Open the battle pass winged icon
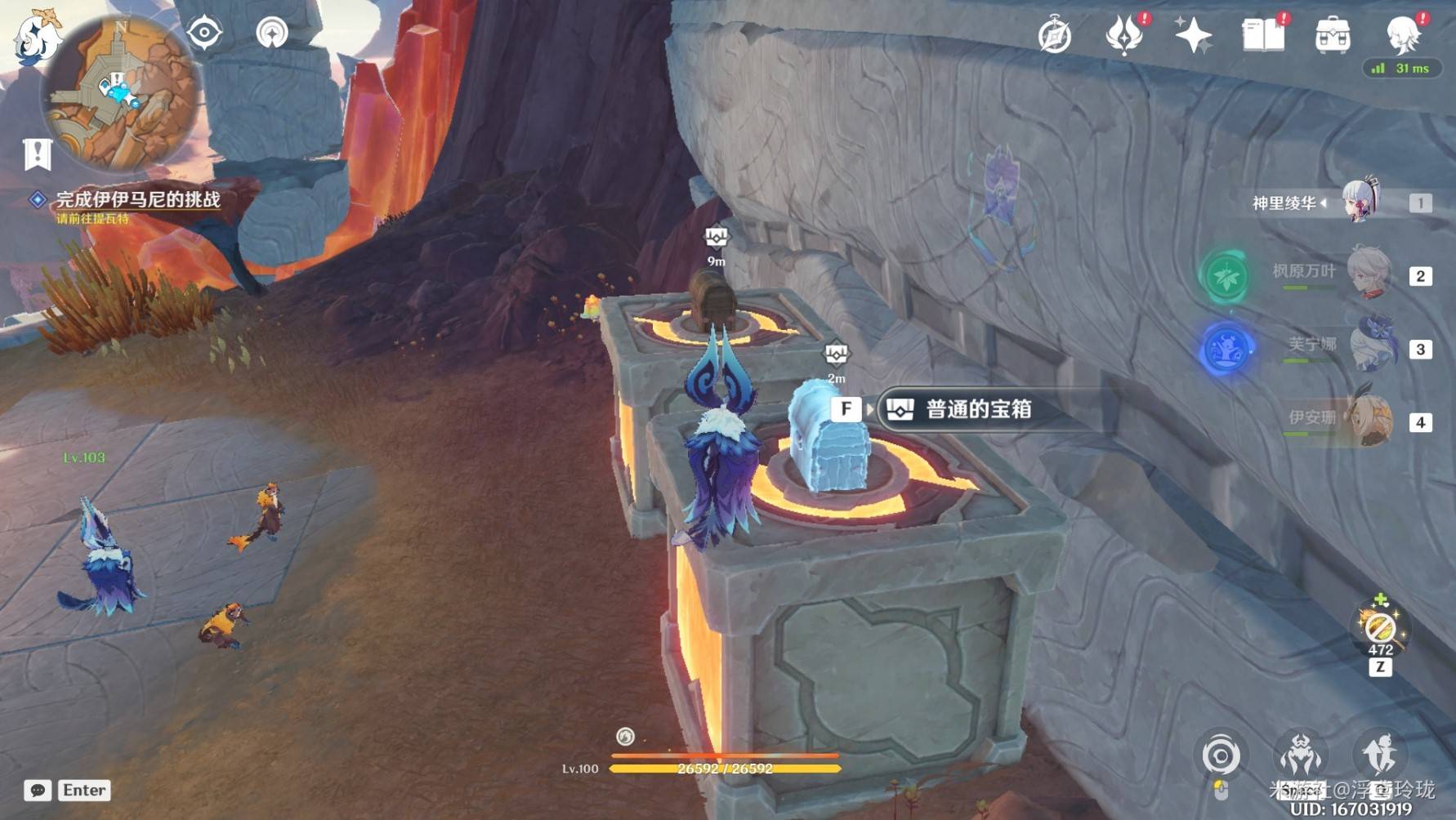Image resolution: width=1456 pixels, height=820 pixels. (x=1123, y=35)
